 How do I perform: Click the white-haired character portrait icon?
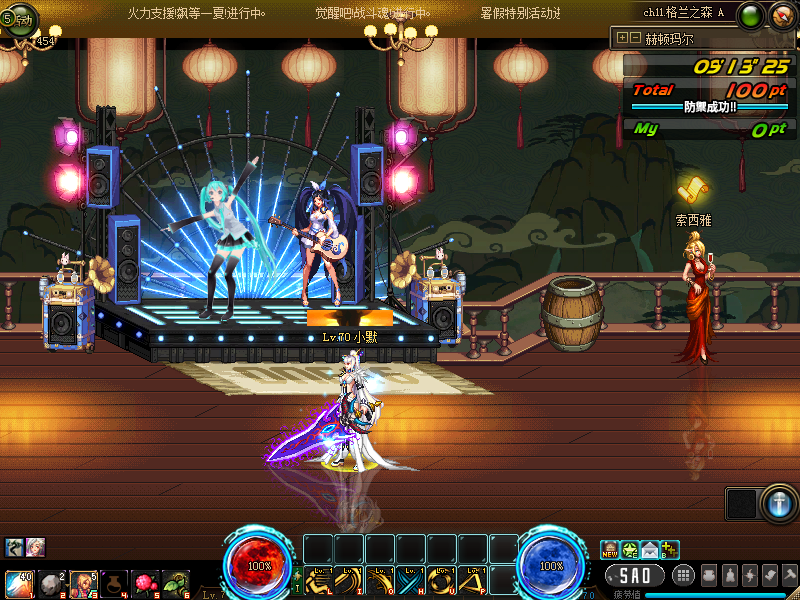click(x=36, y=547)
